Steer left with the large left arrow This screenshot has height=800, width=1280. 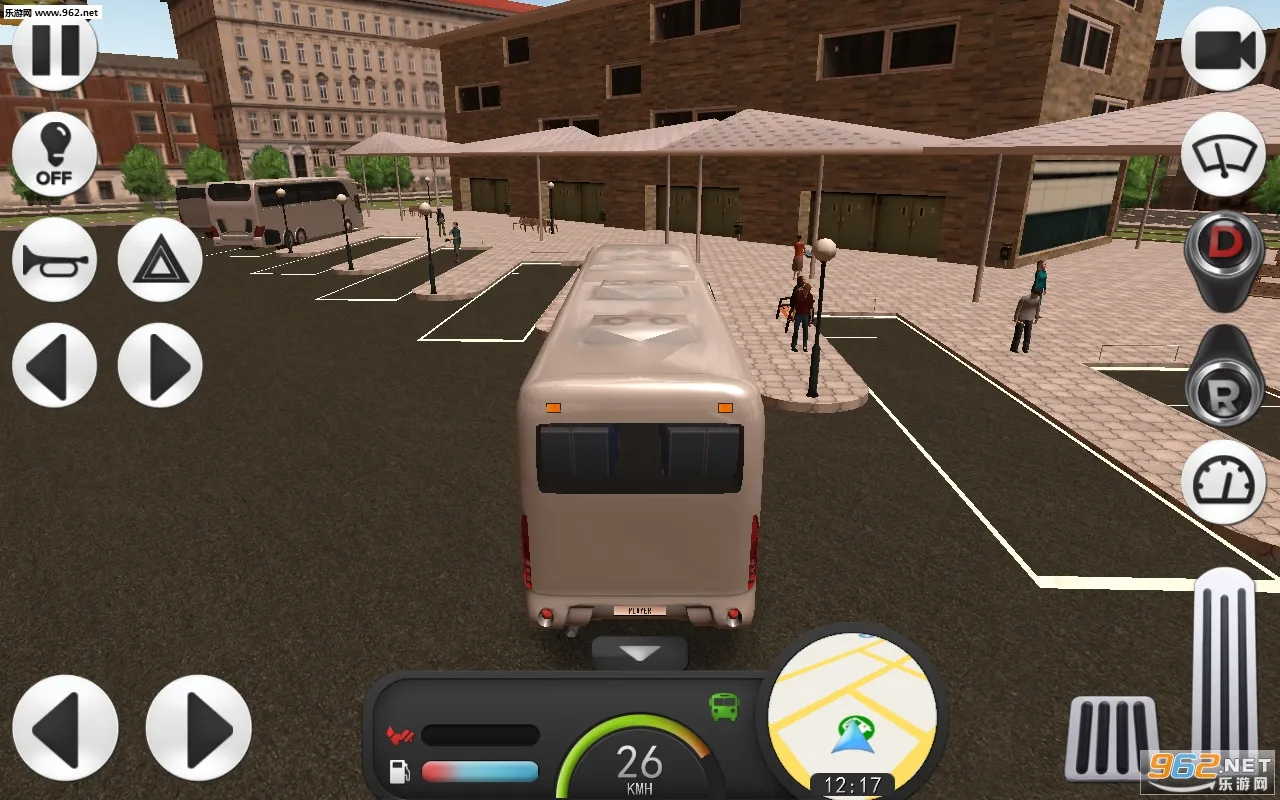point(65,728)
